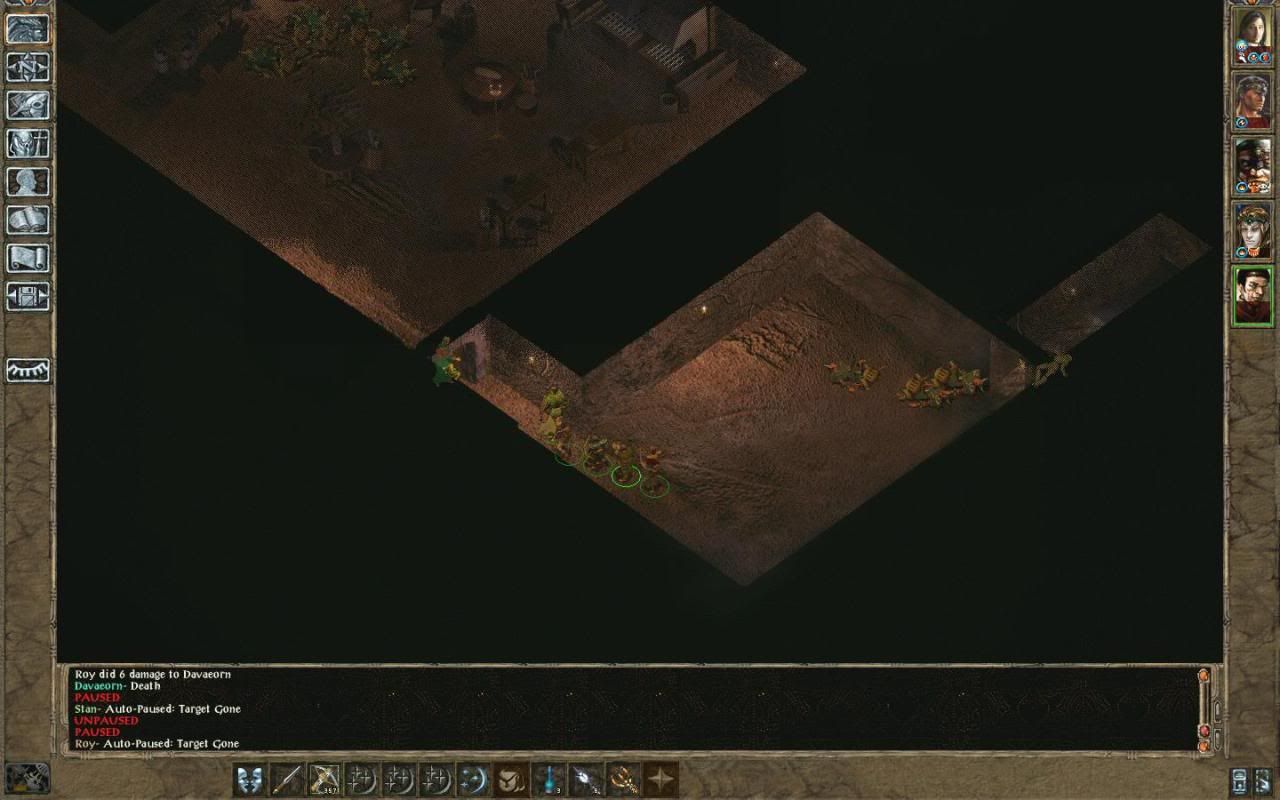
Task: Open the inventory screen from the sidebar
Action: tap(27, 143)
